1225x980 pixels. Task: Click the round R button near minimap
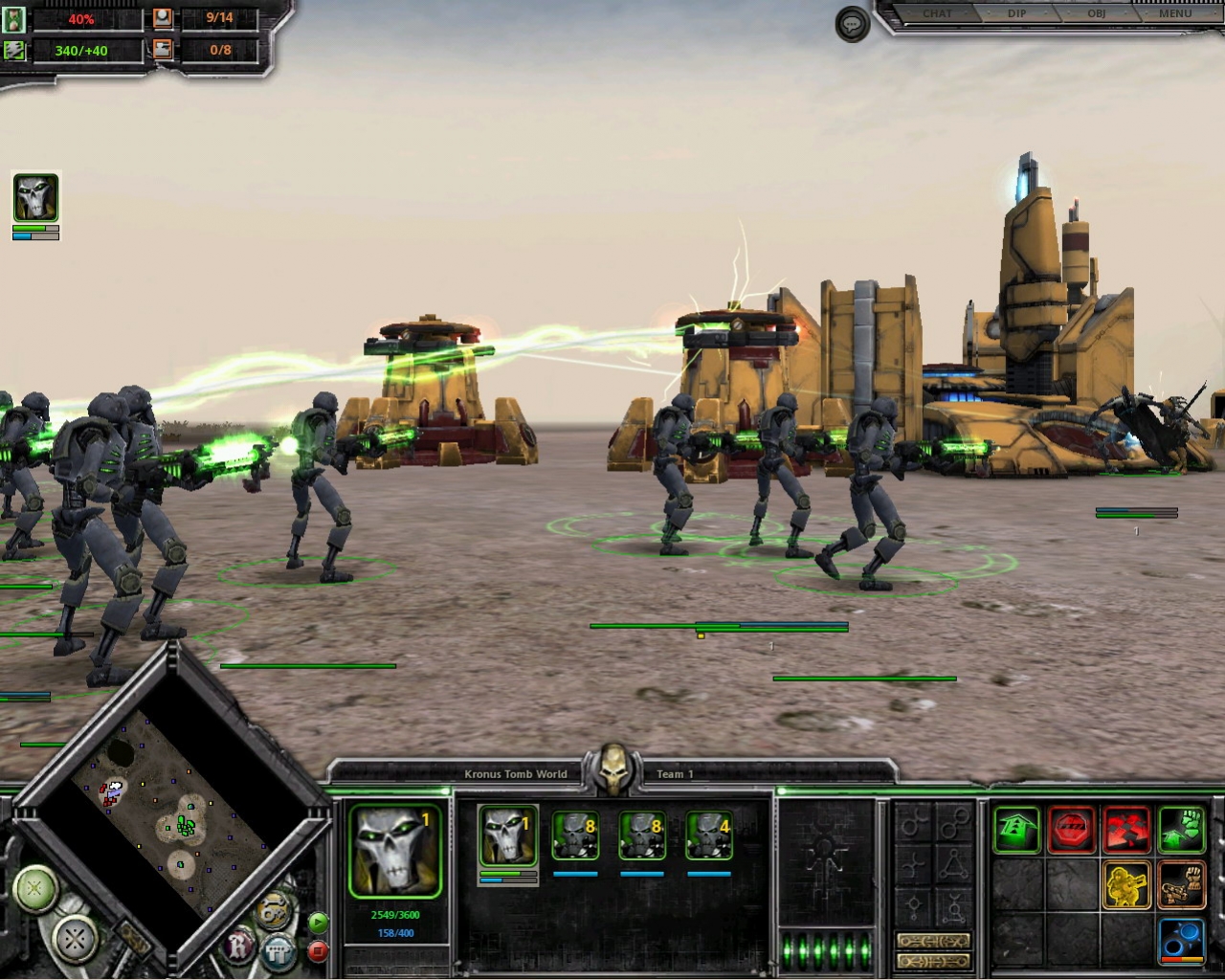click(x=239, y=947)
